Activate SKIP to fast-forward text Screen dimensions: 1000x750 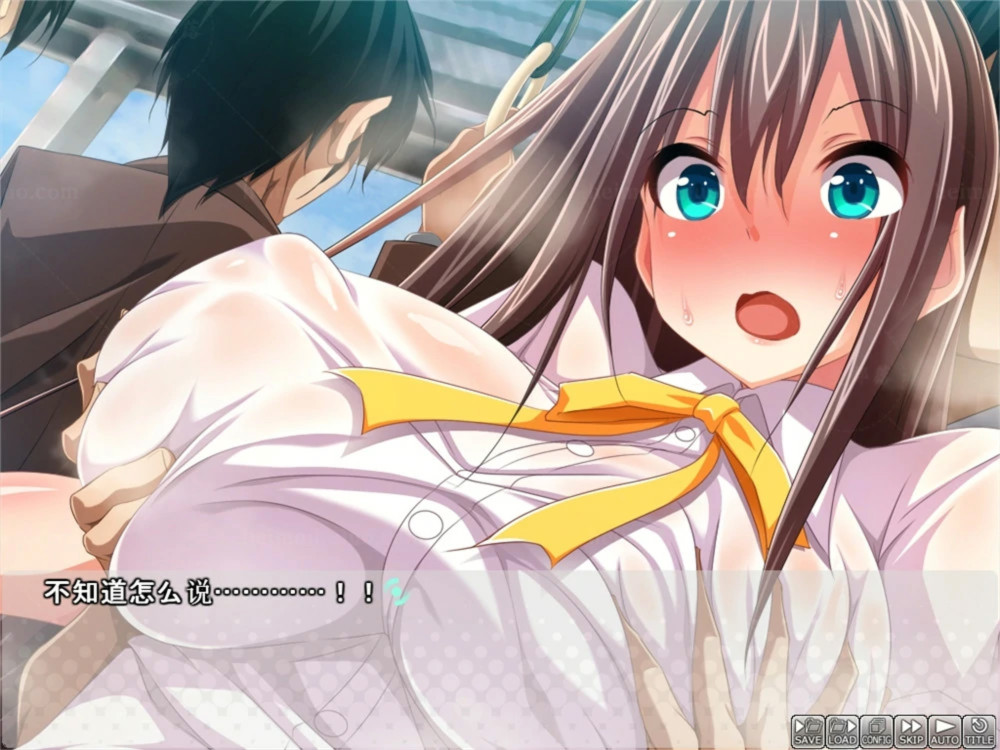pos(910,730)
